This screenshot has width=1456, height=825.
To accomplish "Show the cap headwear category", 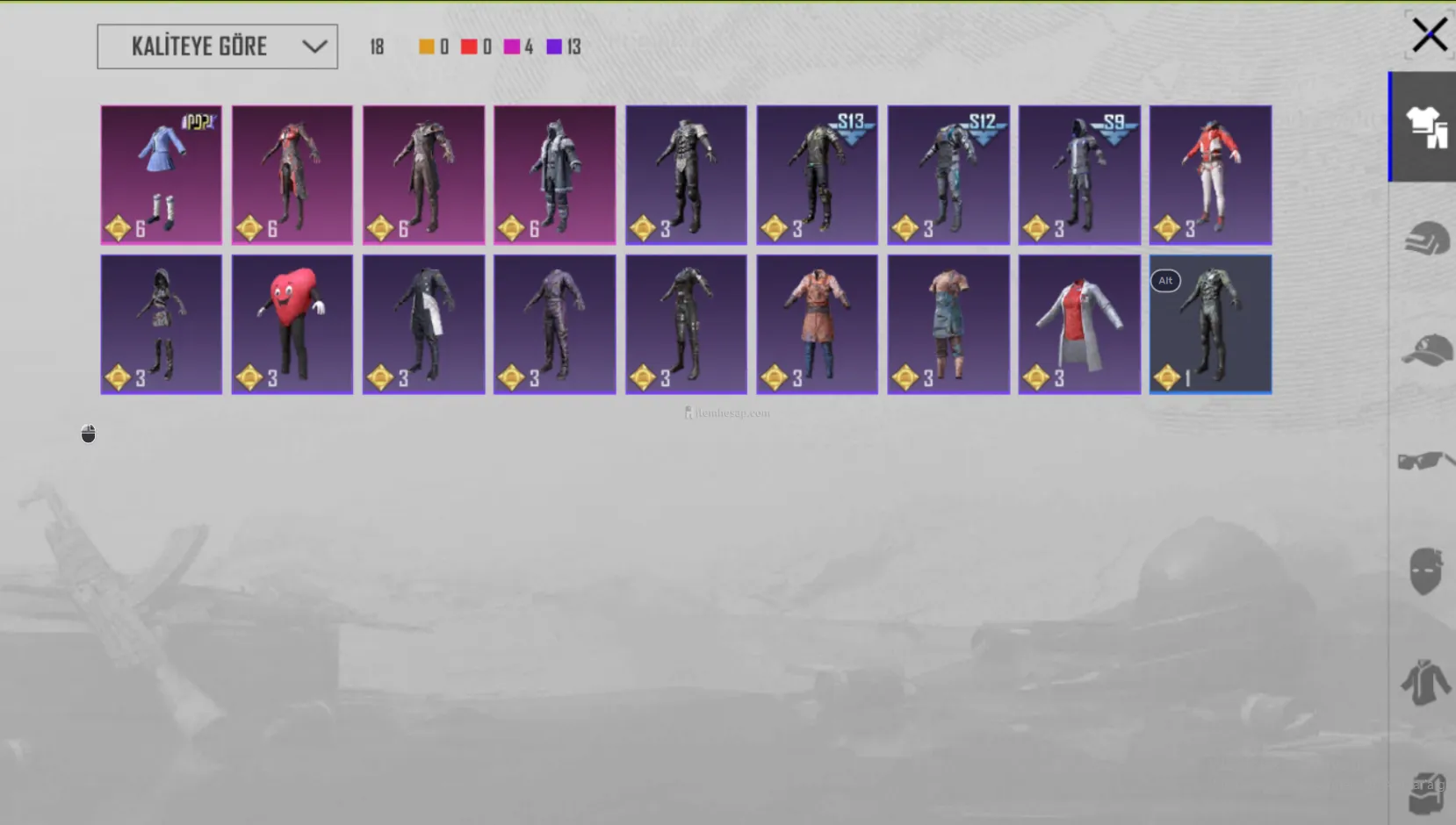I will click(x=1424, y=350).
